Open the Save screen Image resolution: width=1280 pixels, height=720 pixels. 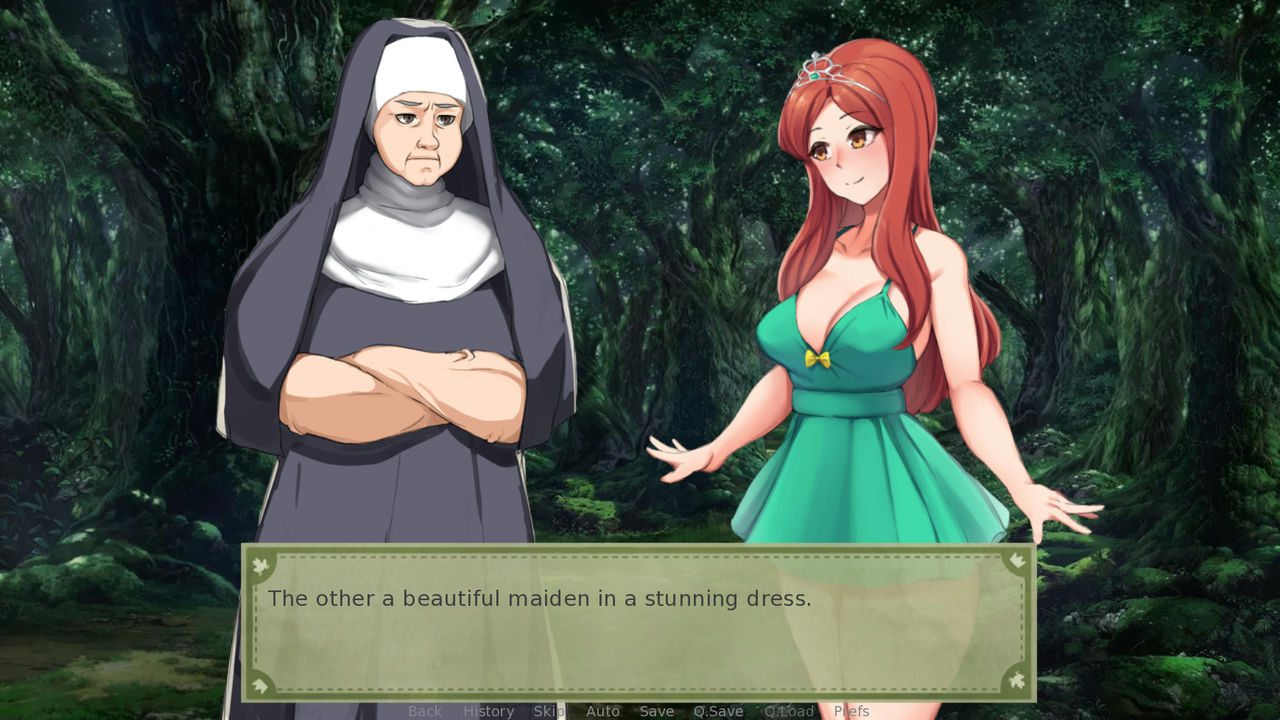point(656,711)
